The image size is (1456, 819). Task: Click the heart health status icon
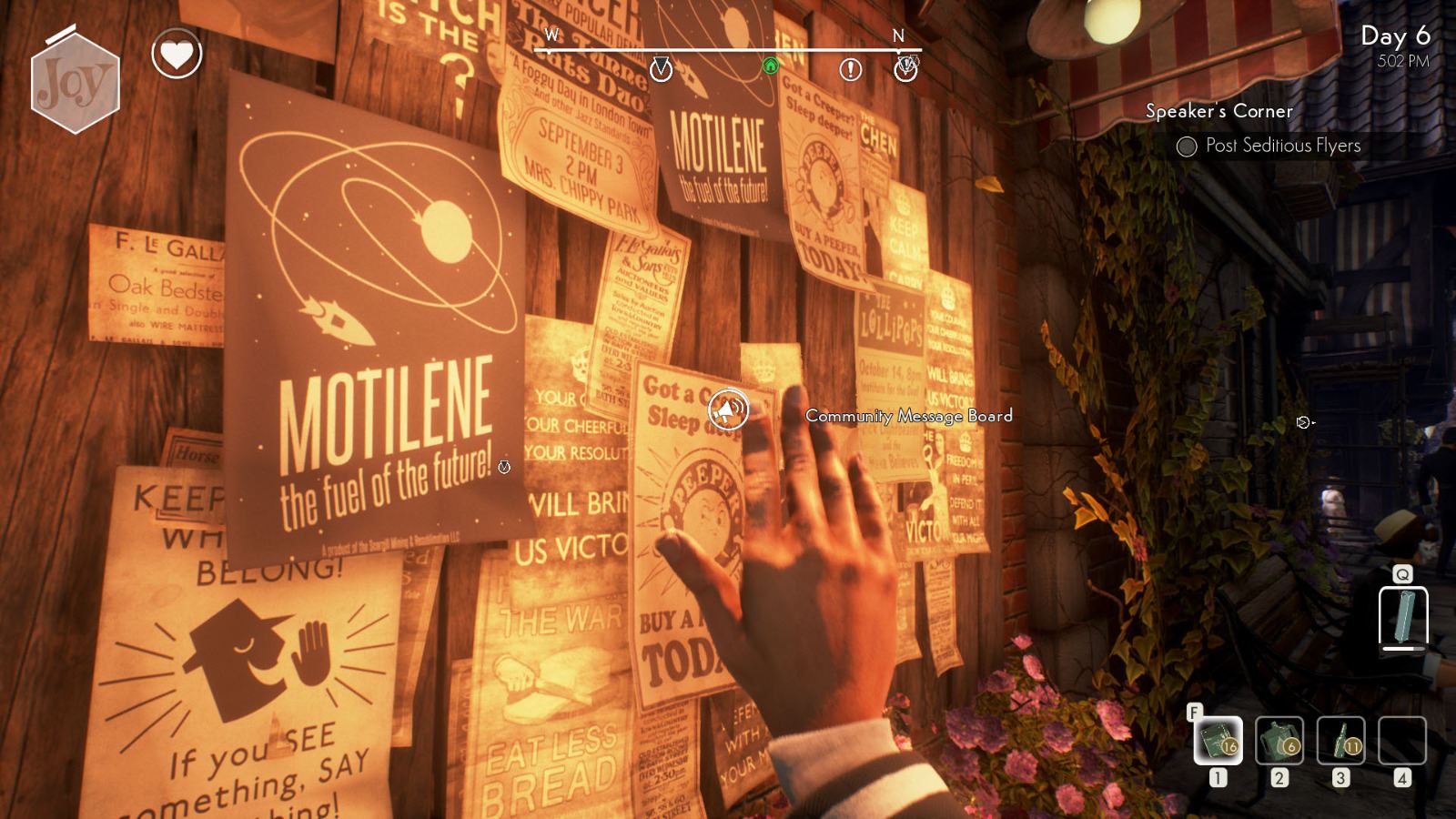pos(178,54)
